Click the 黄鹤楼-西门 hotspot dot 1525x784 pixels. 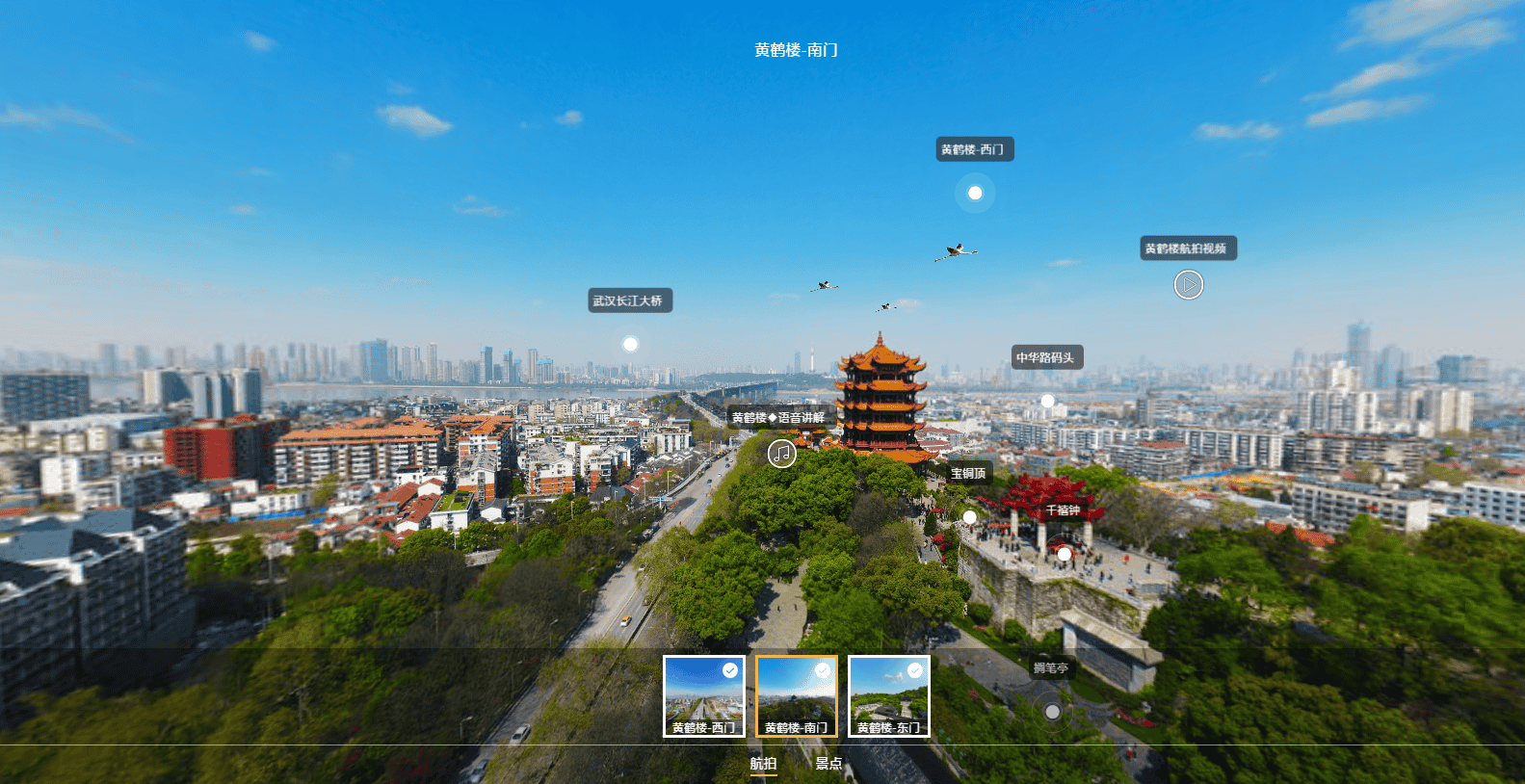point(974,193)
